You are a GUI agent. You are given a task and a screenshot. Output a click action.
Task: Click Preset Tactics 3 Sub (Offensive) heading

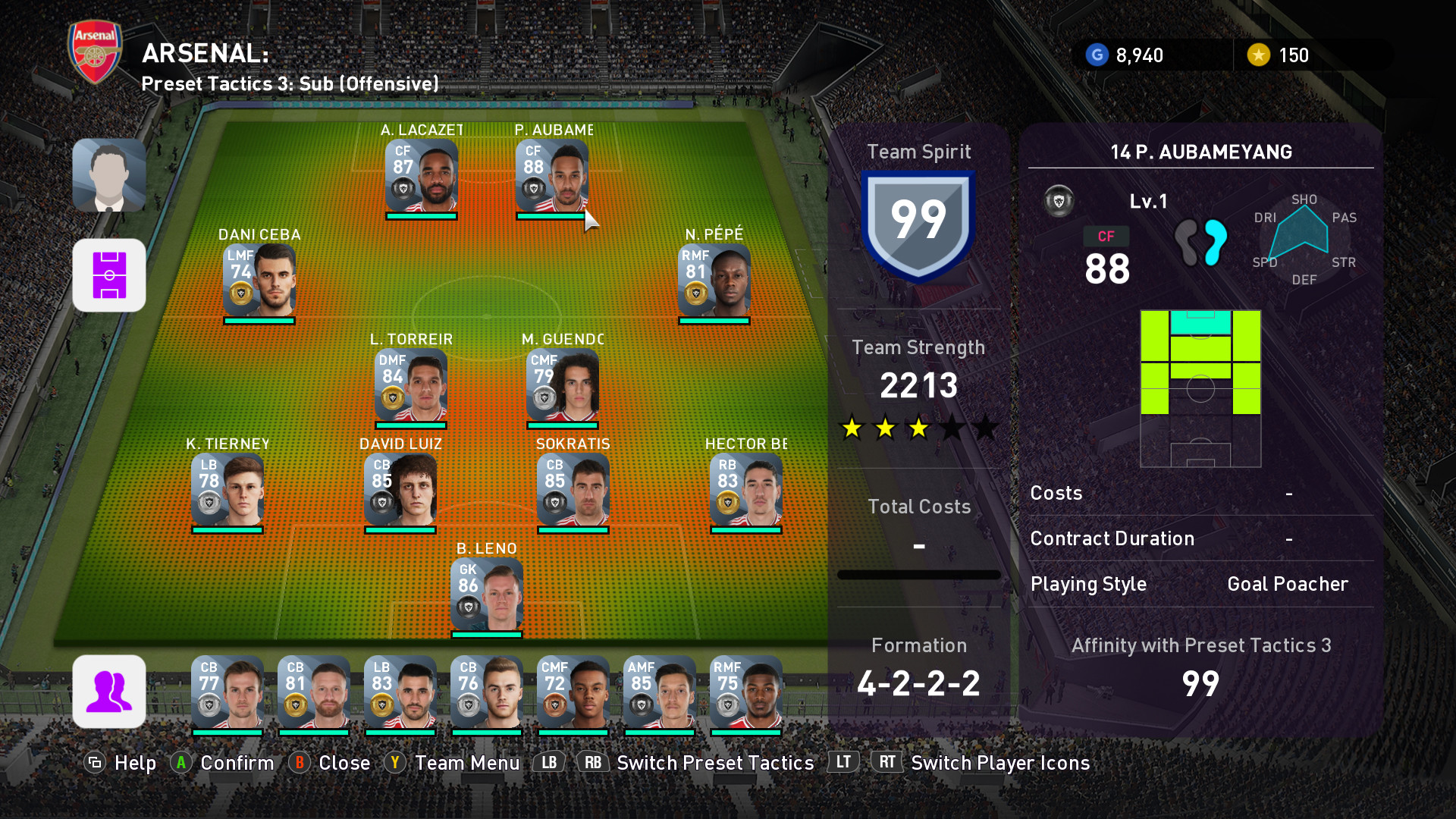click(290, 83)
